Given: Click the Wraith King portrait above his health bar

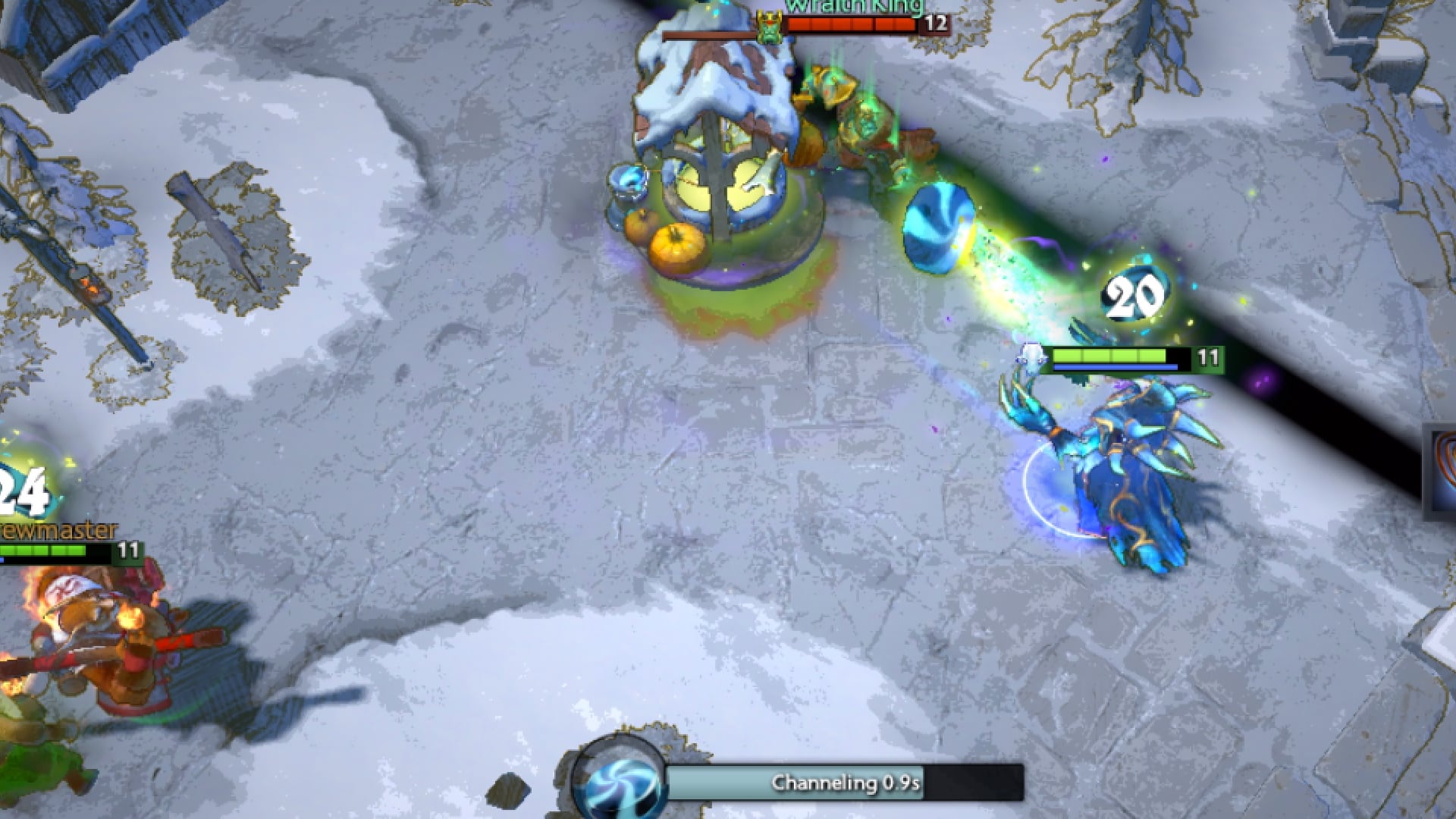Looking at the screenshot, I should coord(768,25).
